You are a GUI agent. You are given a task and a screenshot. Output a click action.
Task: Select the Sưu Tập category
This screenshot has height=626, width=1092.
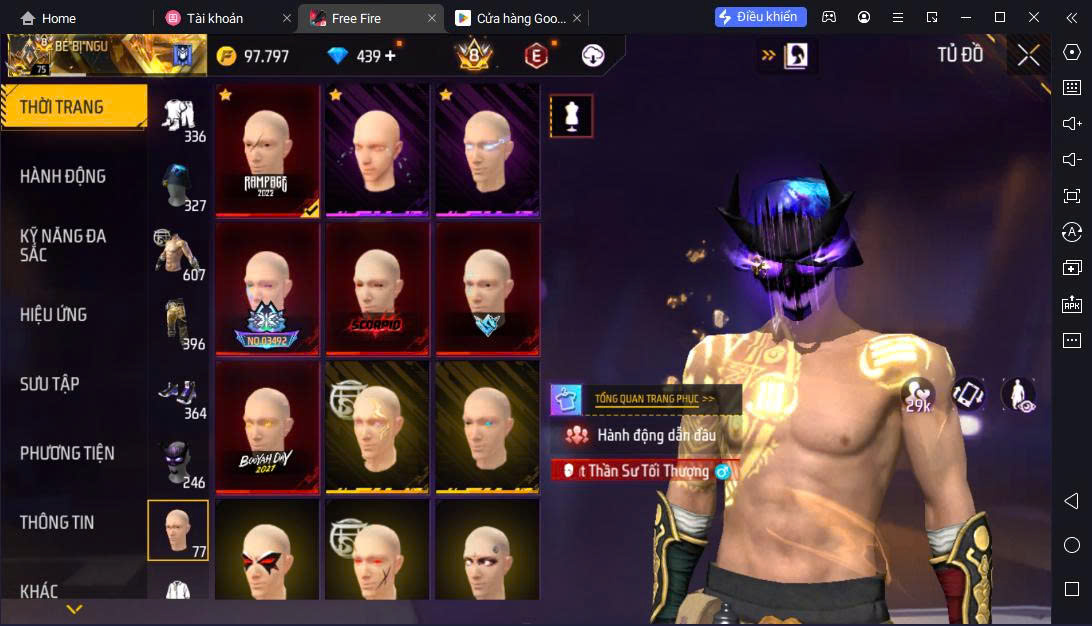pyautogui.click(x=50, y=384)
